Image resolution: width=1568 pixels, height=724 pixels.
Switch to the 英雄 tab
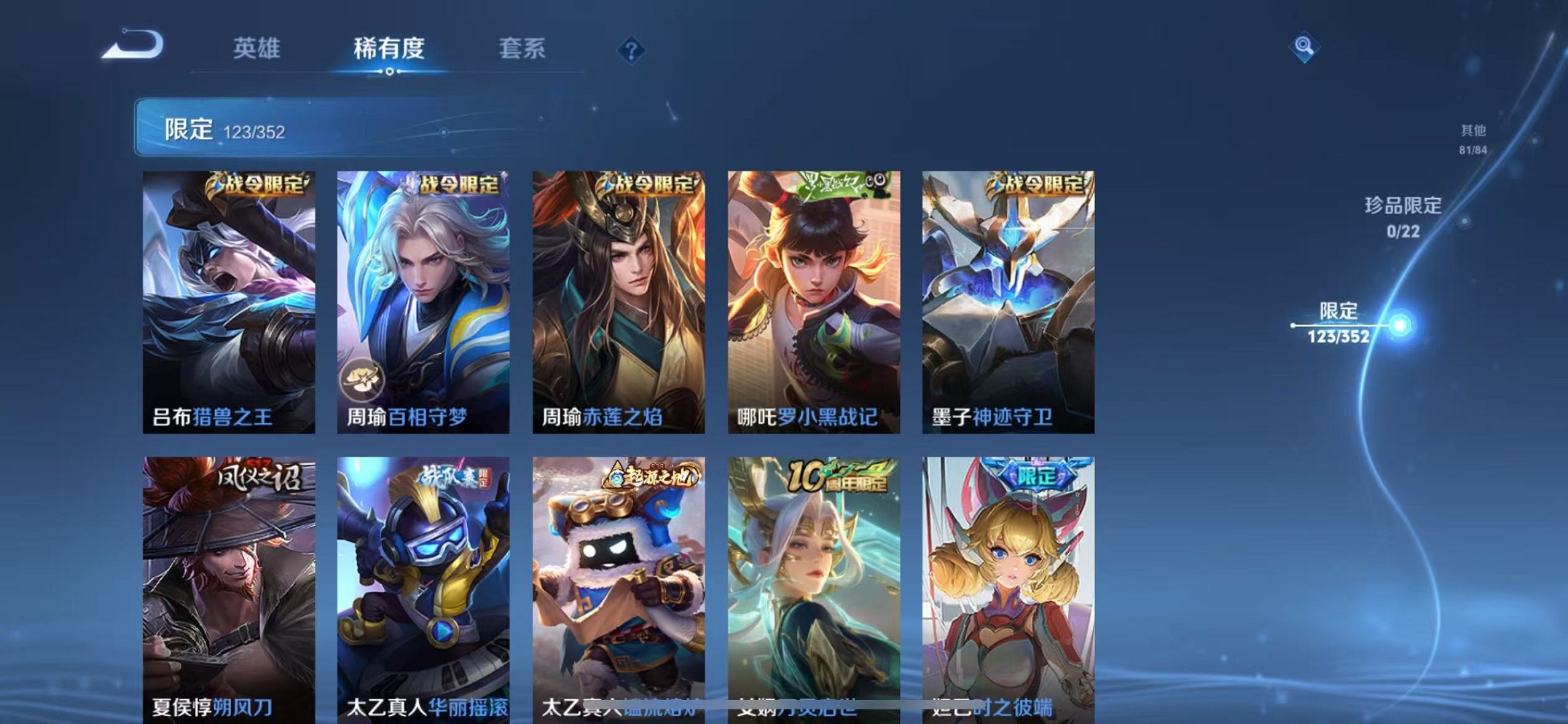click(x=256, y=48)
